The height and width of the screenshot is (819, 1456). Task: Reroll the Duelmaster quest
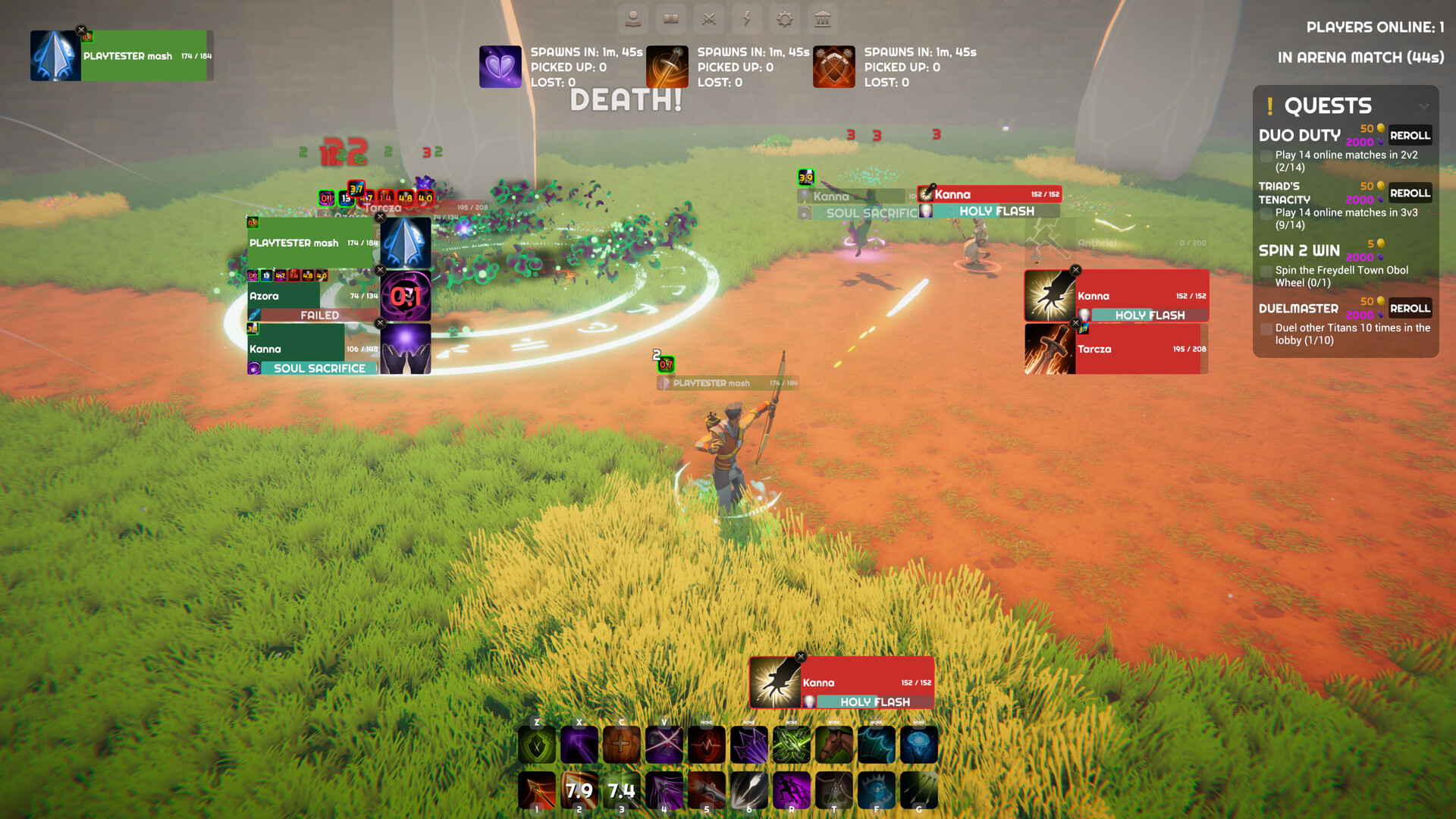[x=1410, y=308]
